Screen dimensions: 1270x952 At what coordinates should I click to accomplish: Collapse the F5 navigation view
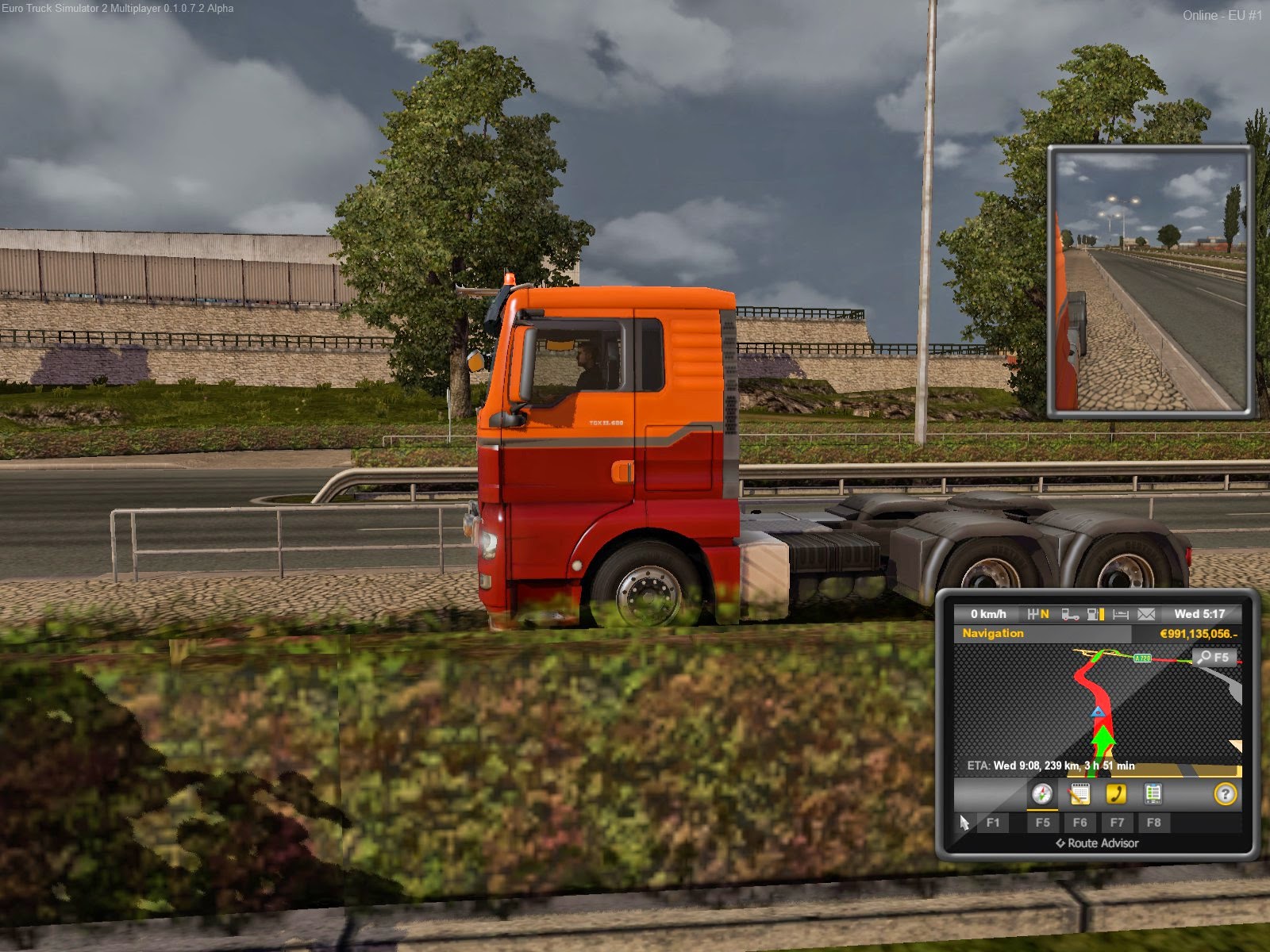pos(1043,822)
